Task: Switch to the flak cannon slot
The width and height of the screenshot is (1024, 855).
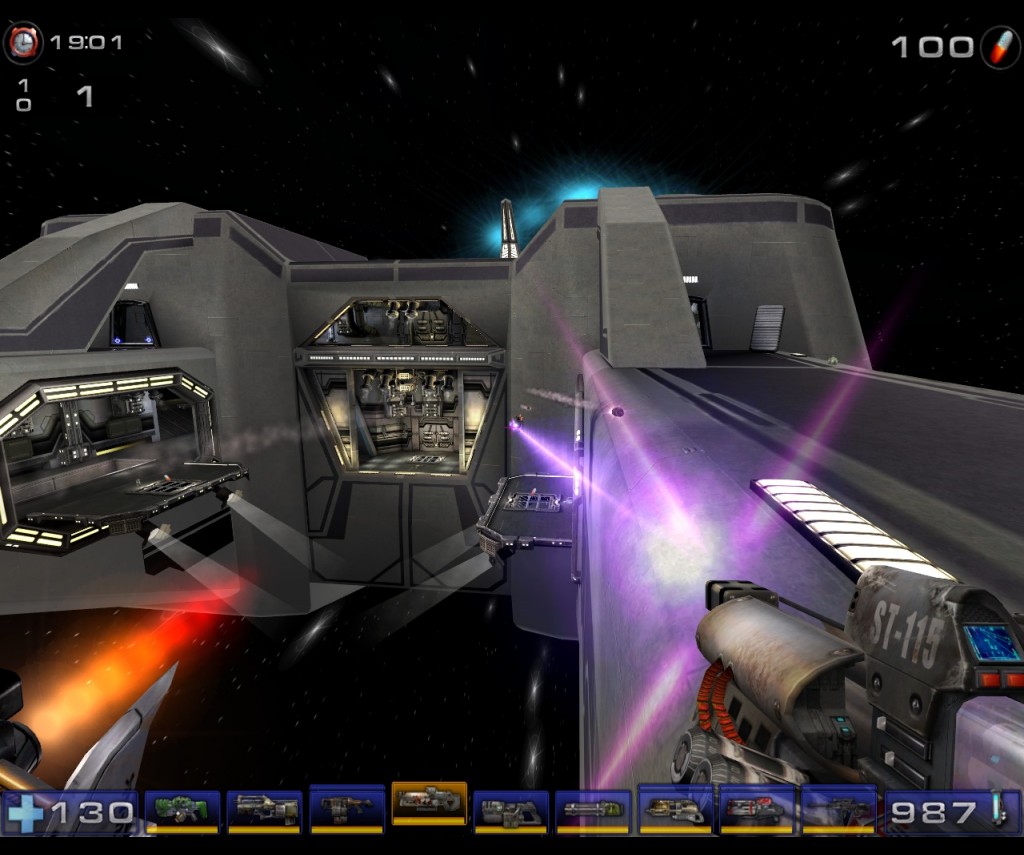Action: [x=674, y=809]
